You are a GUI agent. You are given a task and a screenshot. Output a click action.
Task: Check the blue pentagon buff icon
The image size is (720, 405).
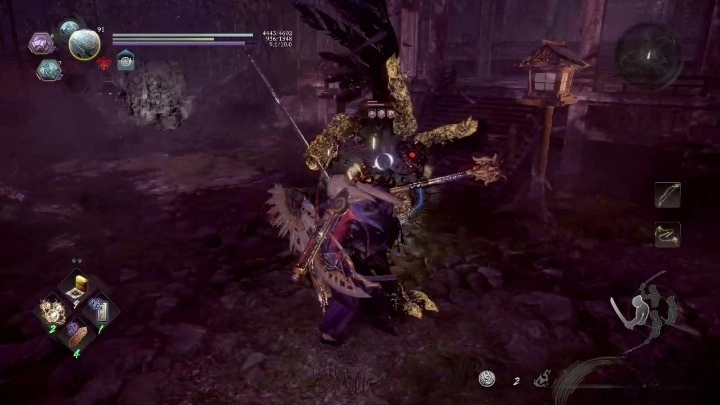pos(125,61)
